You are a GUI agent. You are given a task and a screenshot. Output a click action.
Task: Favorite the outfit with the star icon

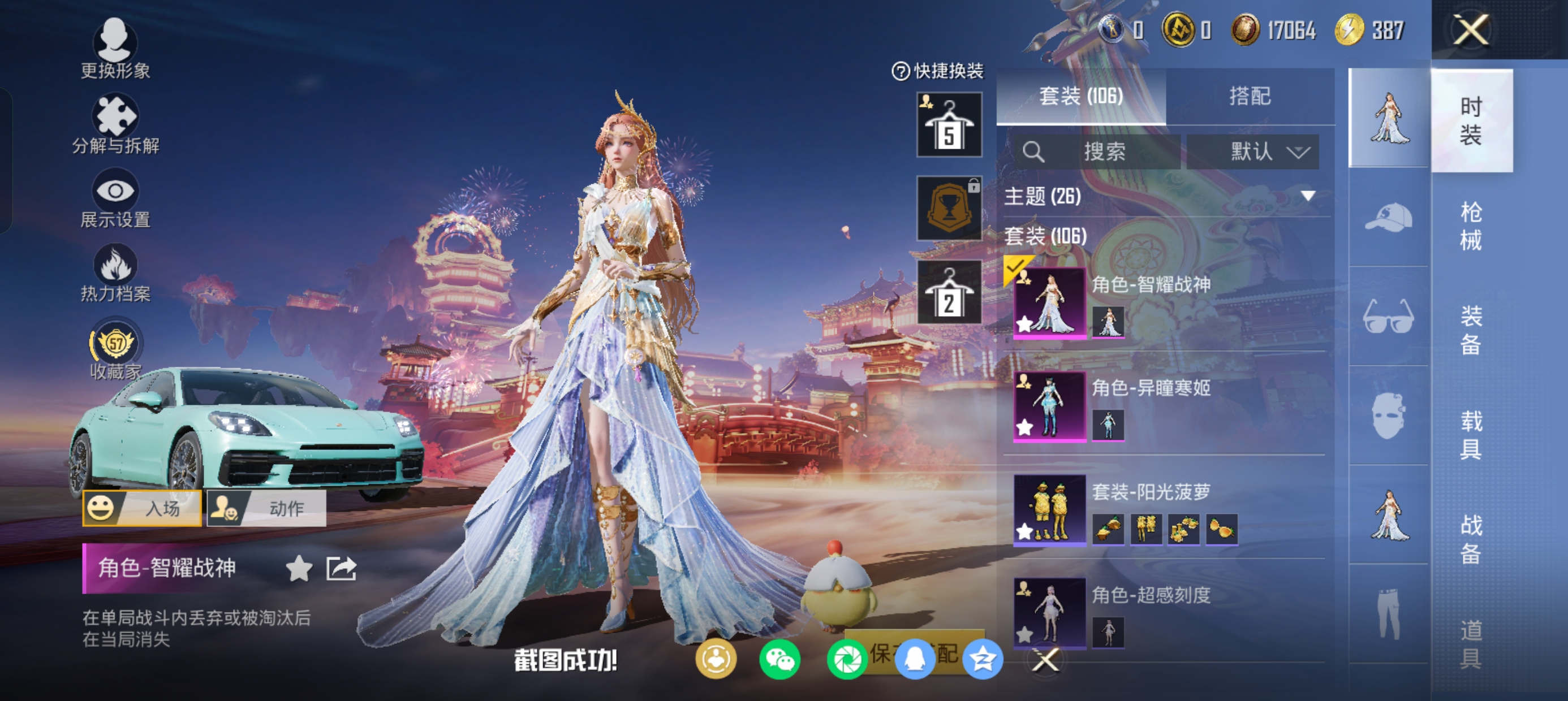[x=299, y=568]
